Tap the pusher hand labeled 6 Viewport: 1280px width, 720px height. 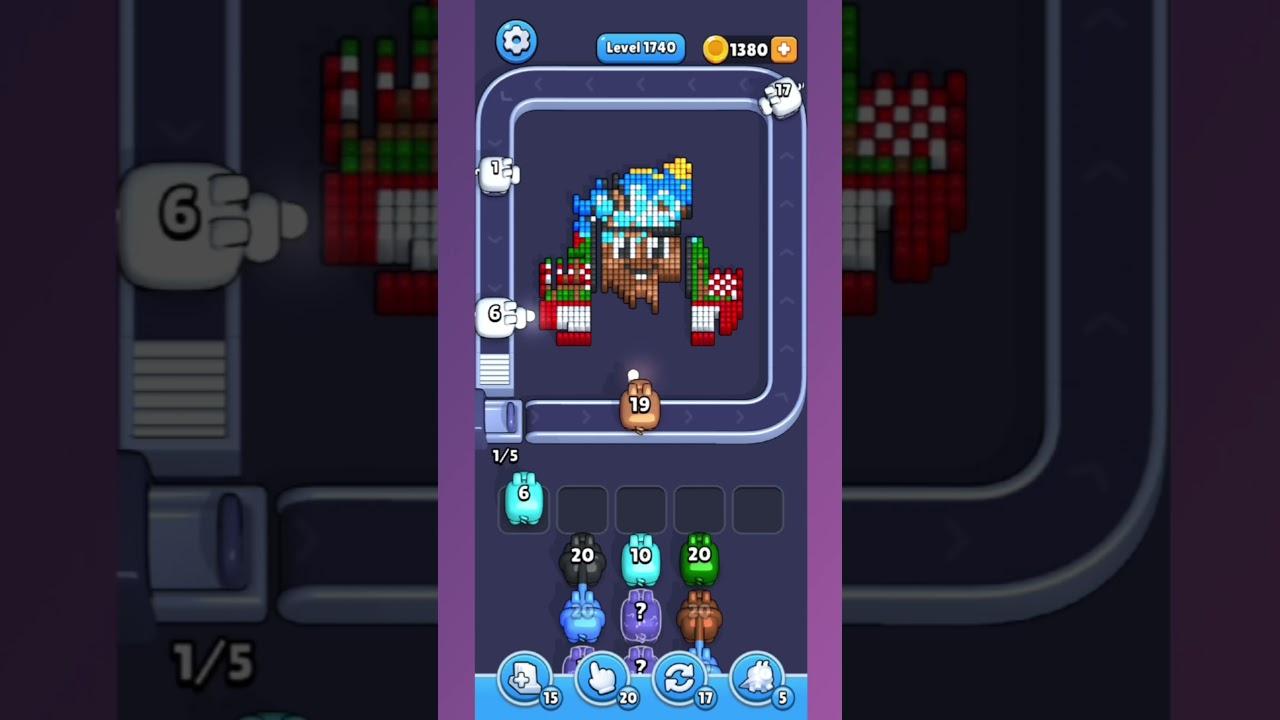[x=497, y=312]
